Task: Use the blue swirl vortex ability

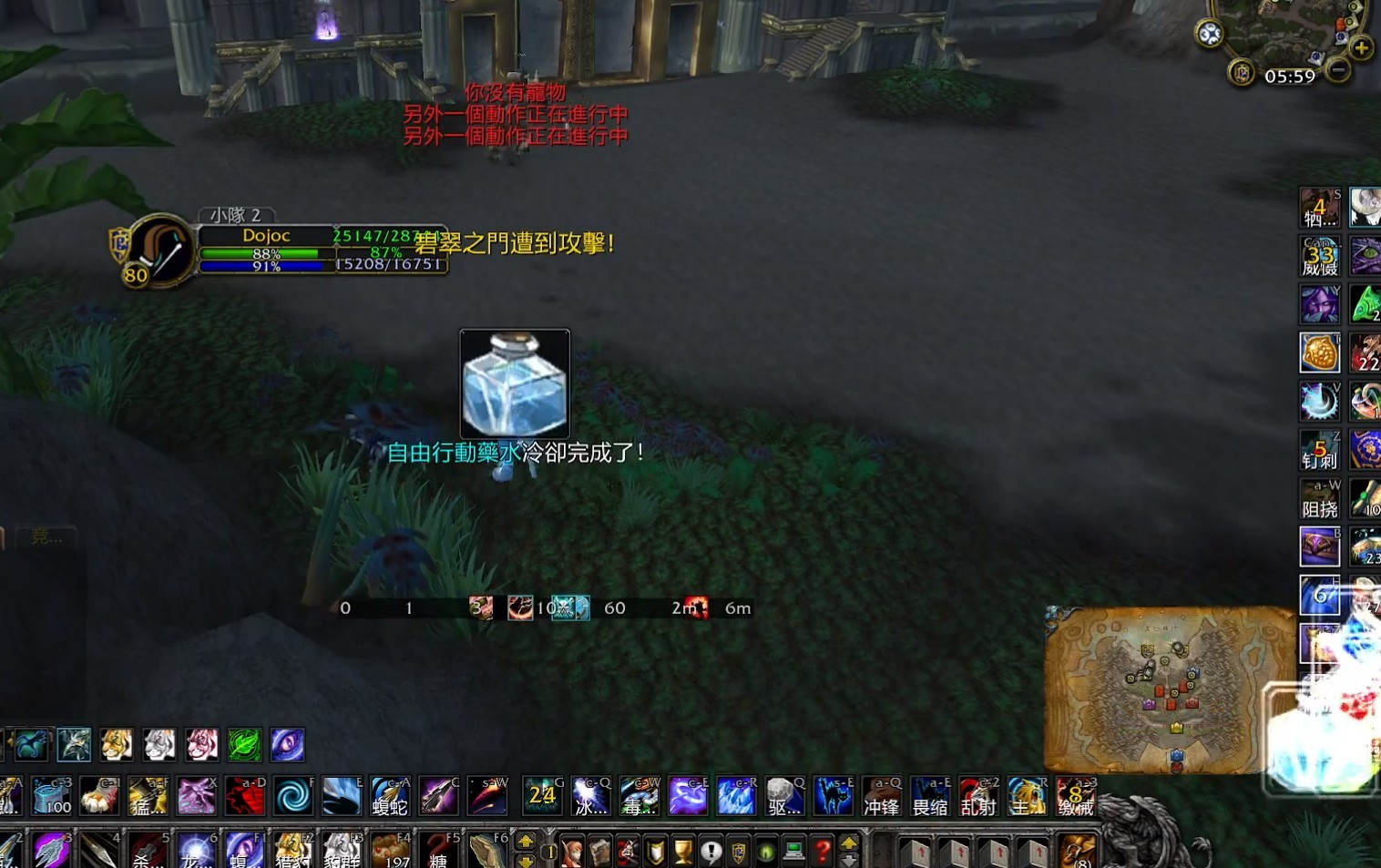Action: click(293, 797)
